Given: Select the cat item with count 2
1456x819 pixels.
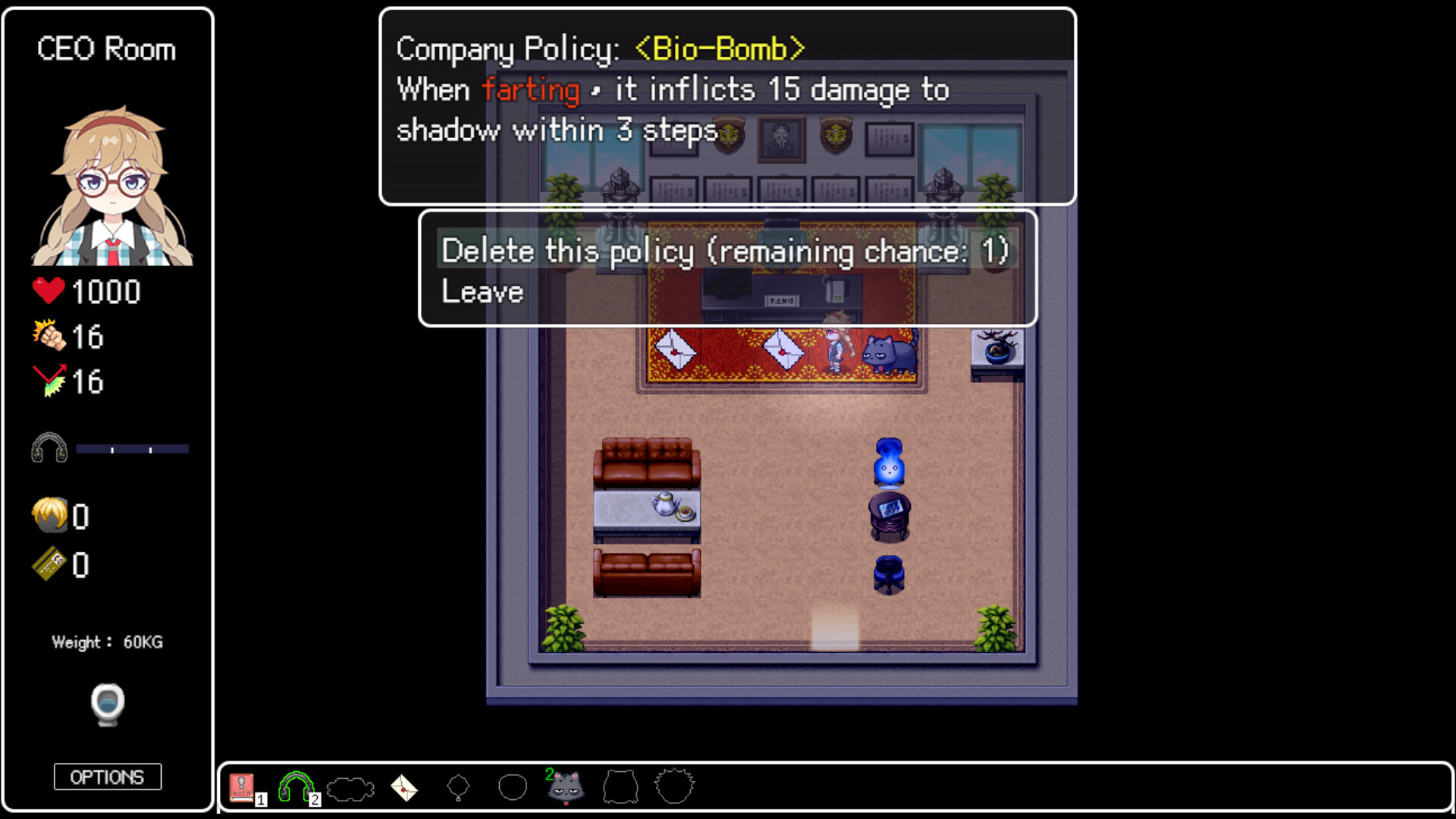Looking at the screenshot, I should pos(566,789).
